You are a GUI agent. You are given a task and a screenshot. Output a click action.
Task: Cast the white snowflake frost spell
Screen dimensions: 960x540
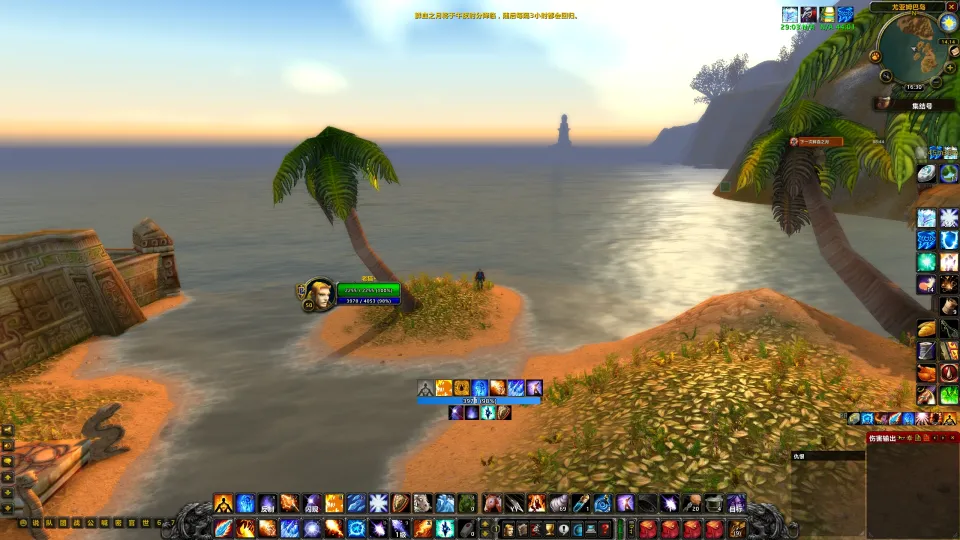pos(378,503)
